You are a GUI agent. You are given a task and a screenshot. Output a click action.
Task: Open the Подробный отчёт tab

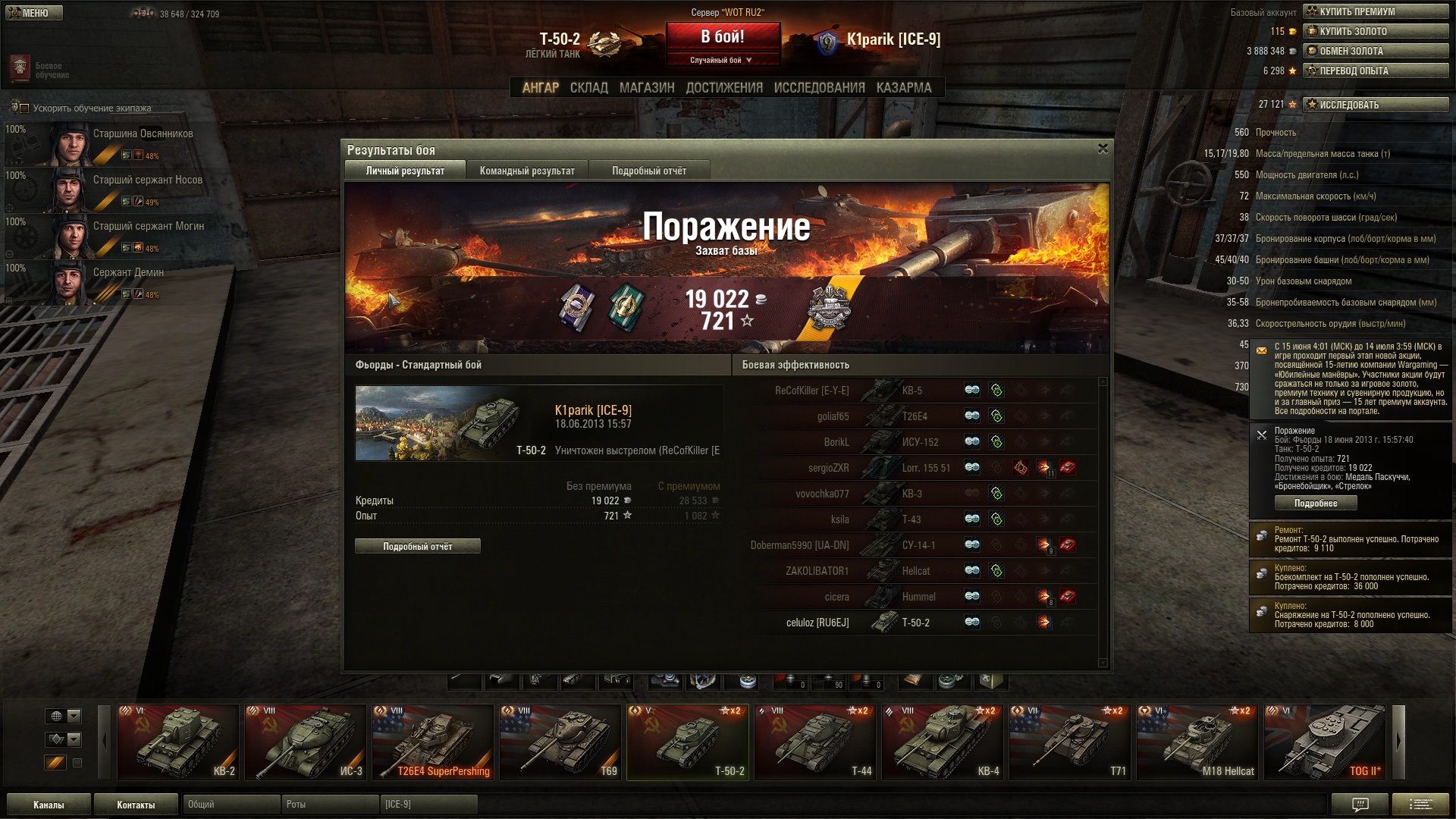point(649,171)
